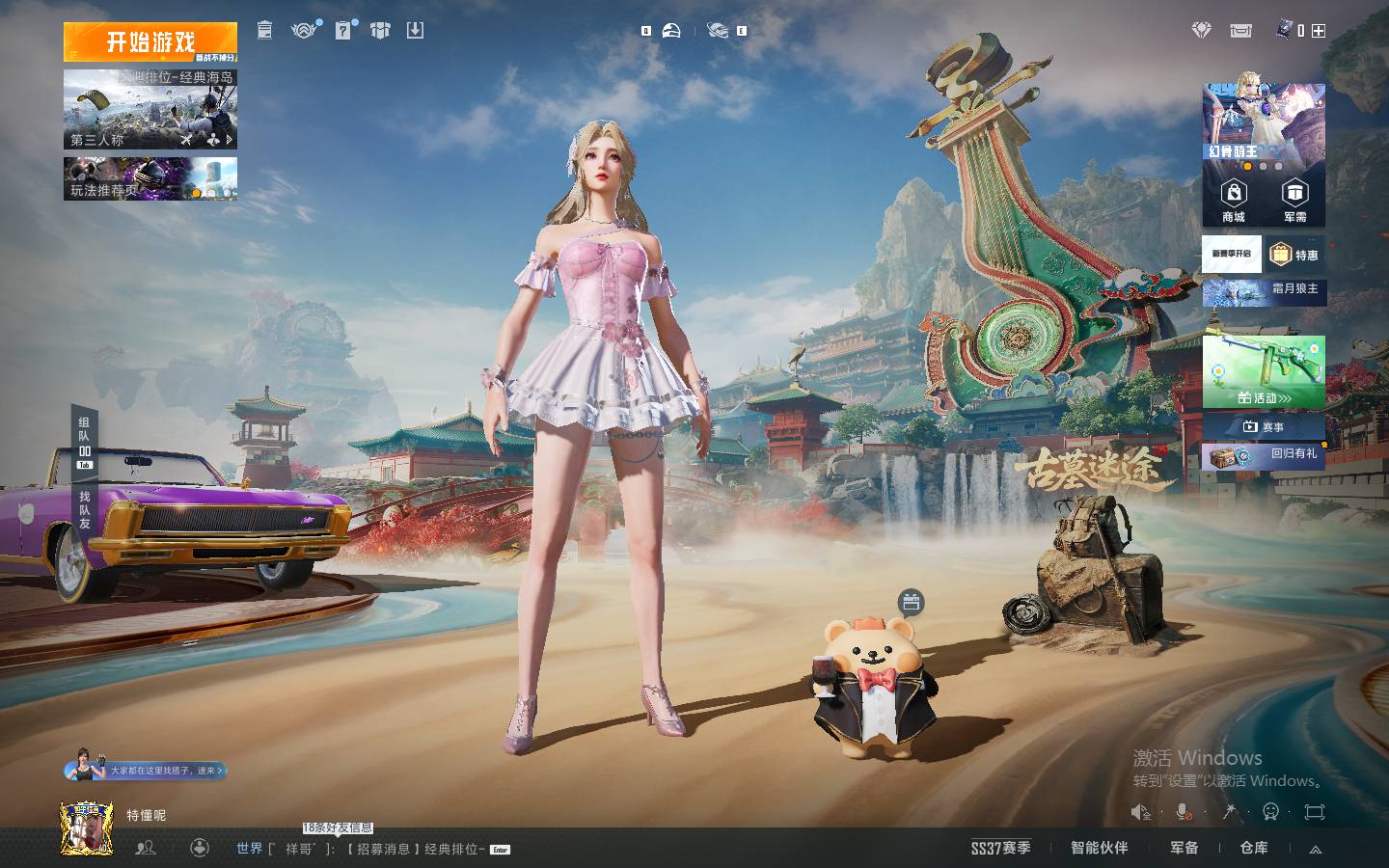This screenshot has width=1389, height=868.
Task: Click the player avatar portrait
Action: click(87, 827)
